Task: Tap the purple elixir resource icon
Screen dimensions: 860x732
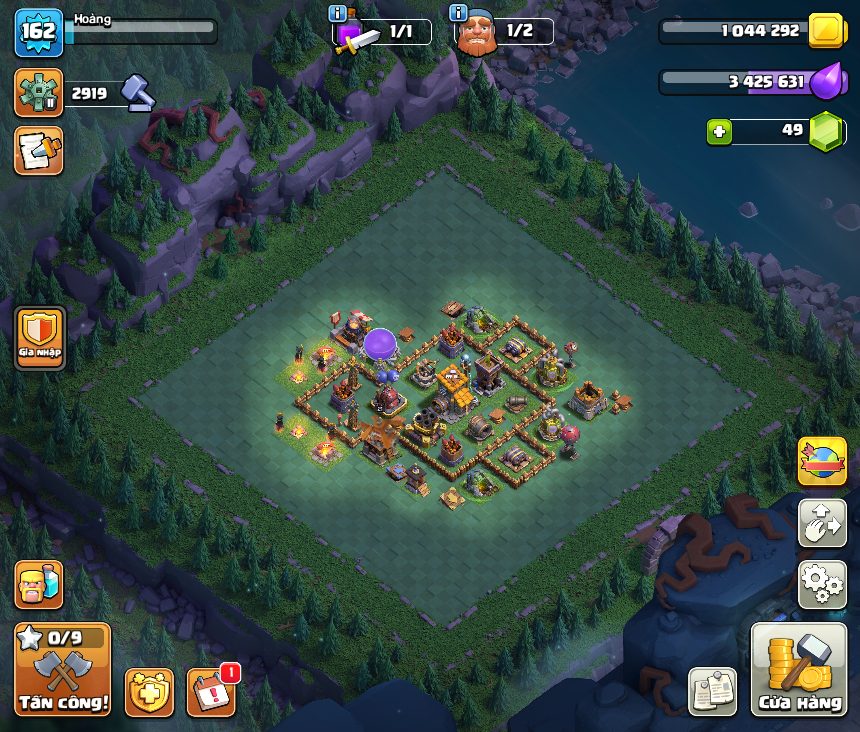Action: (827, 82)
